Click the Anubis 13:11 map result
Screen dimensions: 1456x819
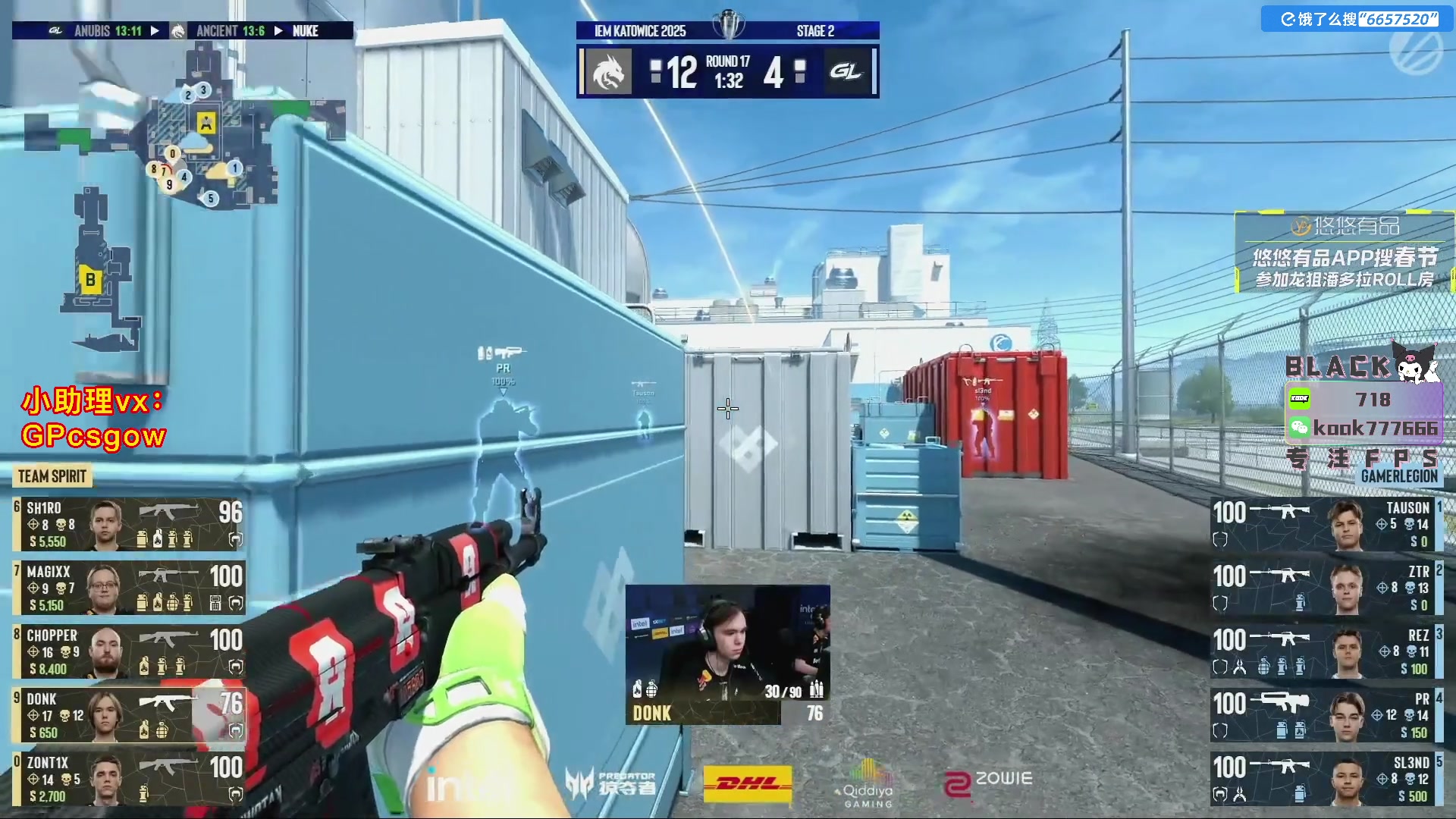click(x=108, y=31)
